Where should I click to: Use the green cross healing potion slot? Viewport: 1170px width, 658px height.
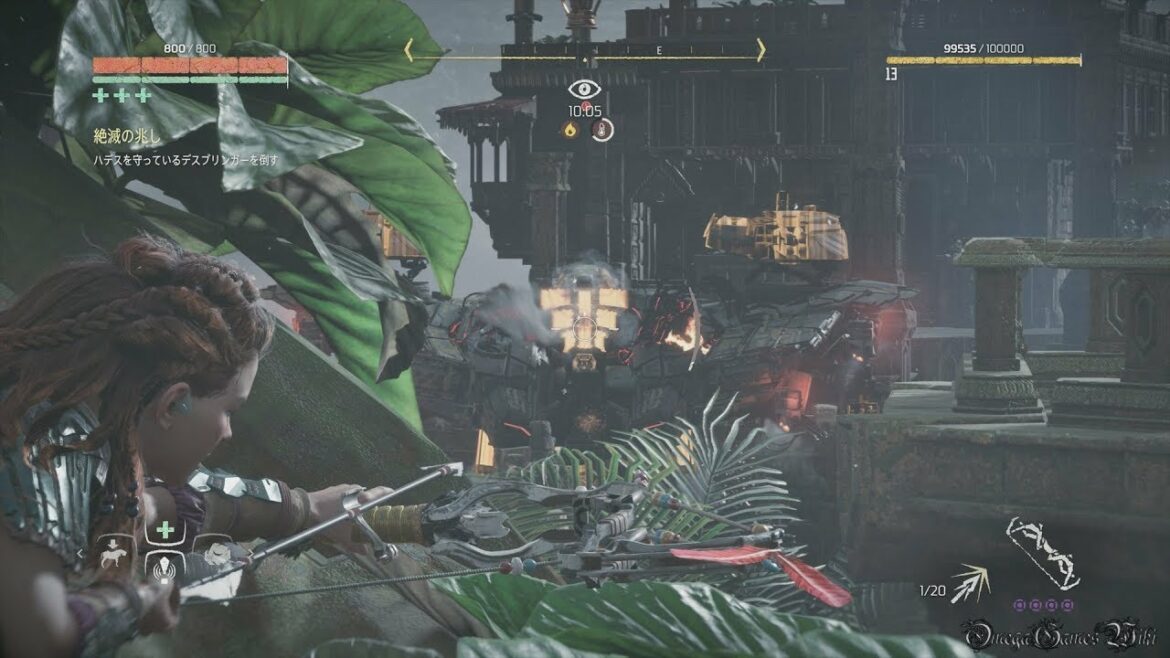click(165, 529)
